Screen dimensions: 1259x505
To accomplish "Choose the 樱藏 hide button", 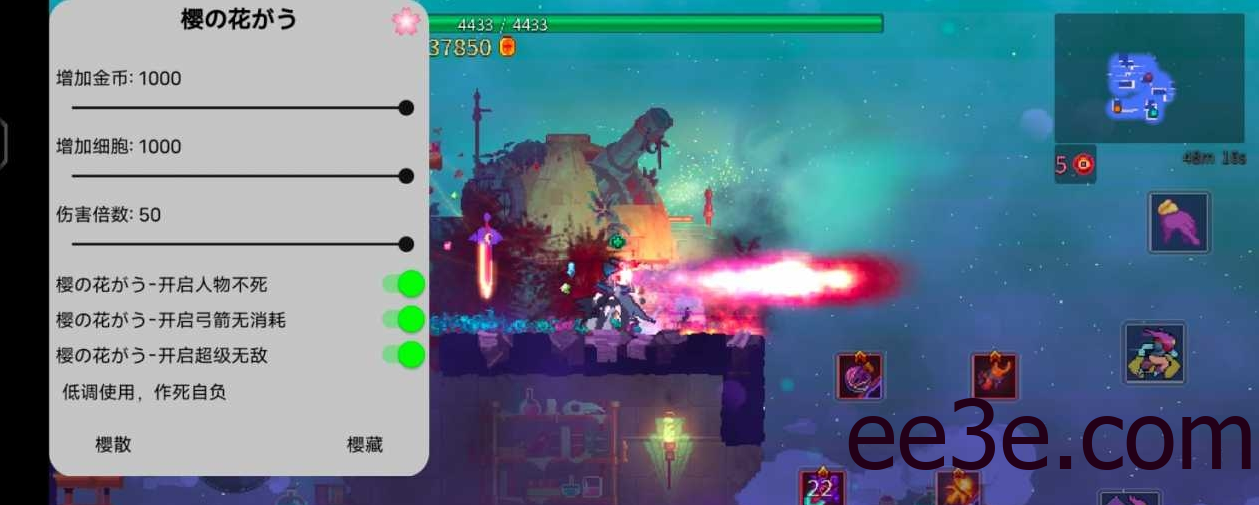I will click(x=365, y=445).
